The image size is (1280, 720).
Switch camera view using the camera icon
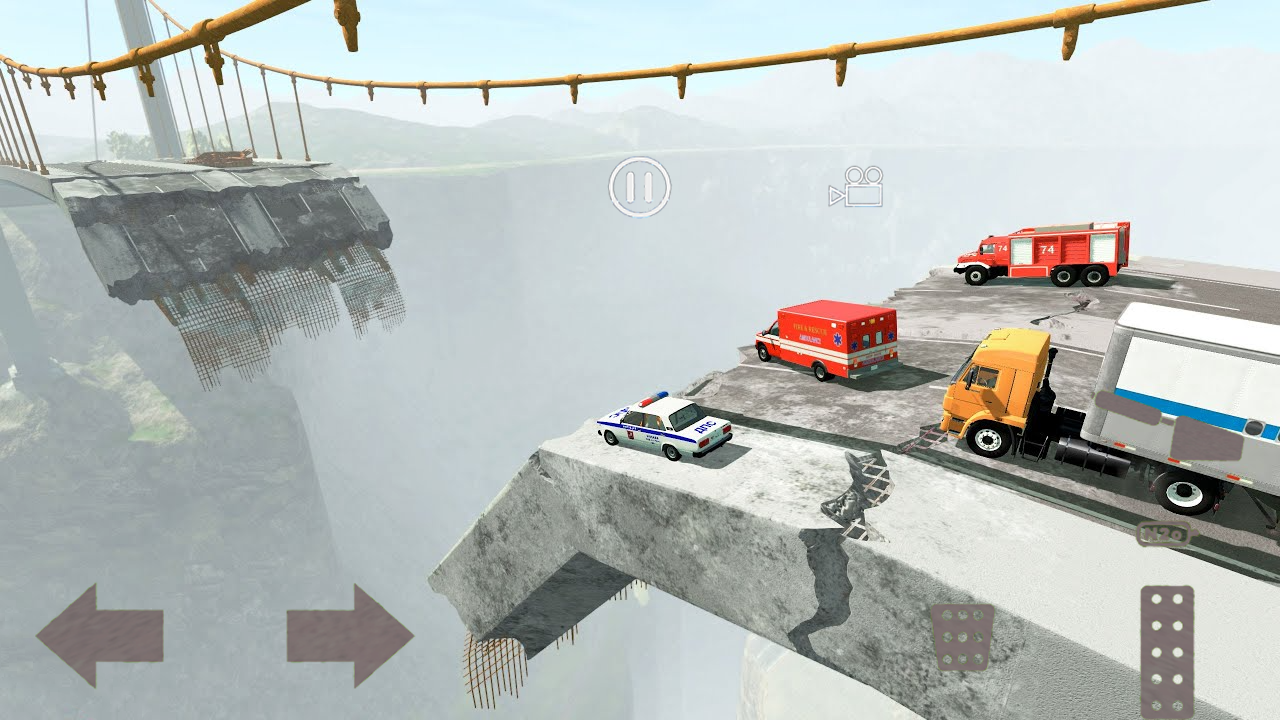pos(857,187)
